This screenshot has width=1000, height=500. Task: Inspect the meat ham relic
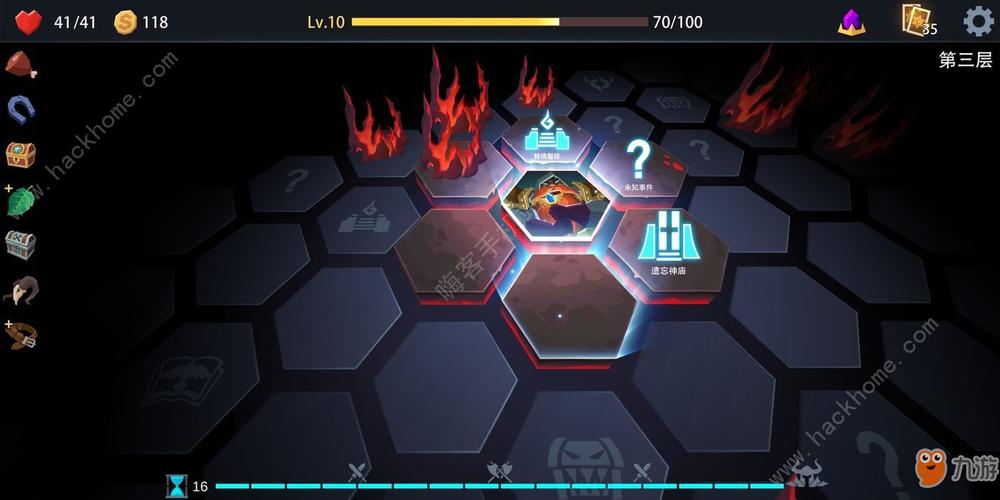point(20,64)
